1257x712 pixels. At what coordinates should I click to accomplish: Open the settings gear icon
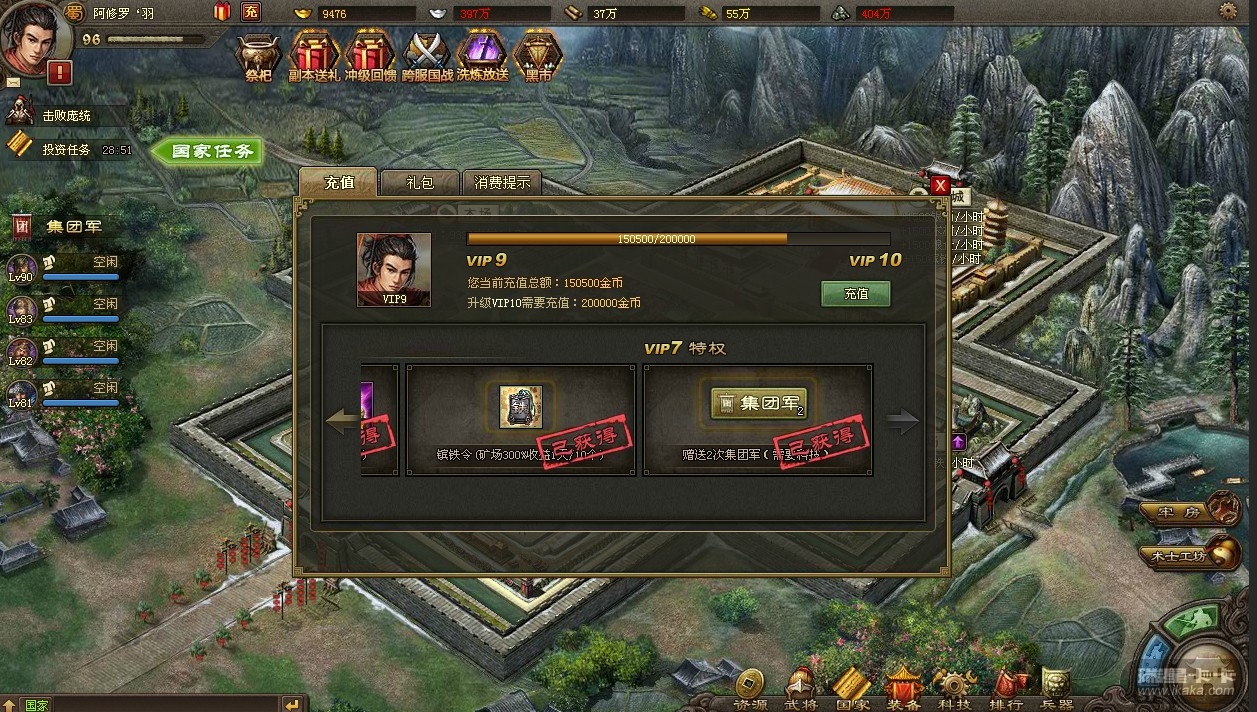click(x=1227, y=11)
